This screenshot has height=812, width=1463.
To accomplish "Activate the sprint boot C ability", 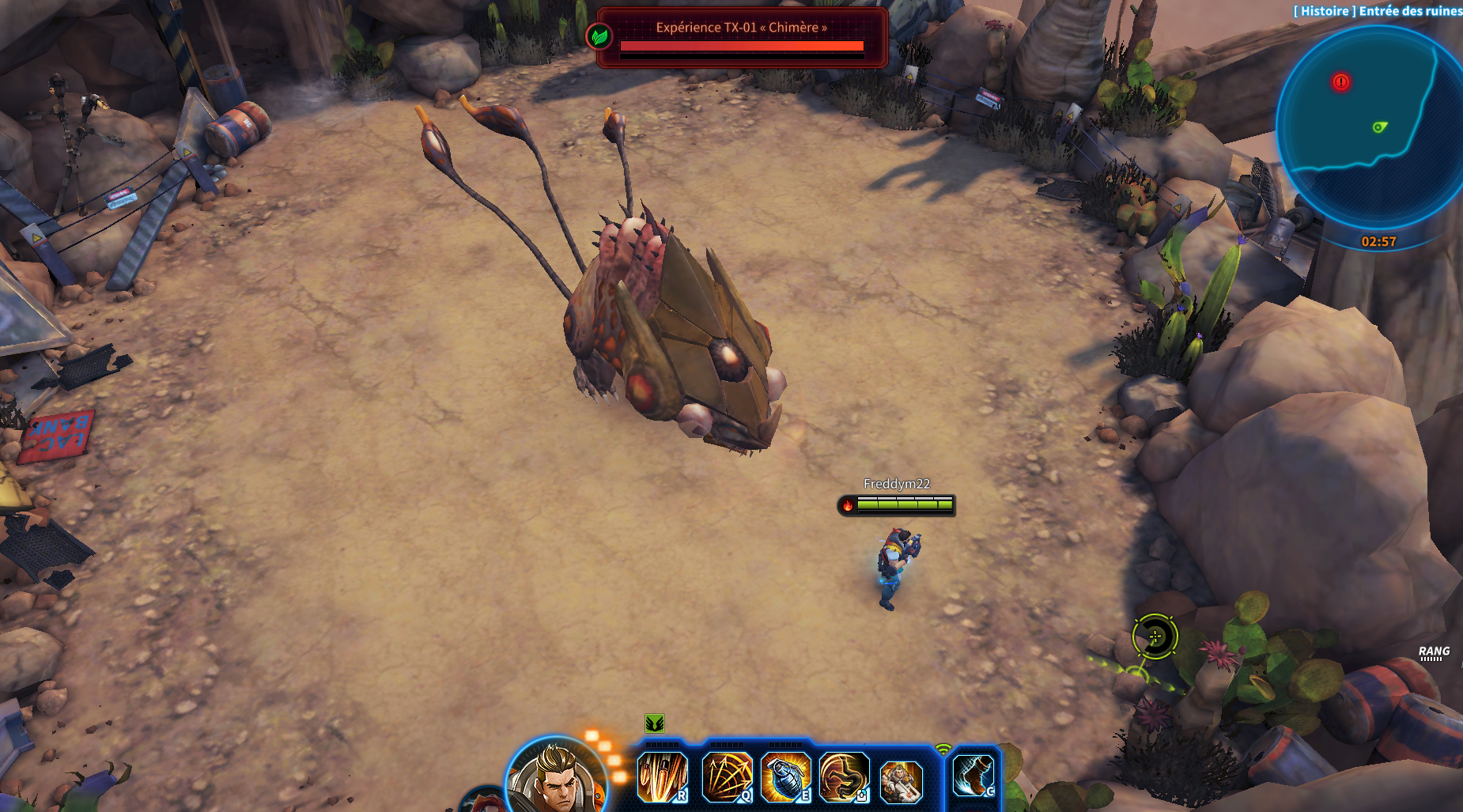I will pyautogui.click(x=974, y=776).
